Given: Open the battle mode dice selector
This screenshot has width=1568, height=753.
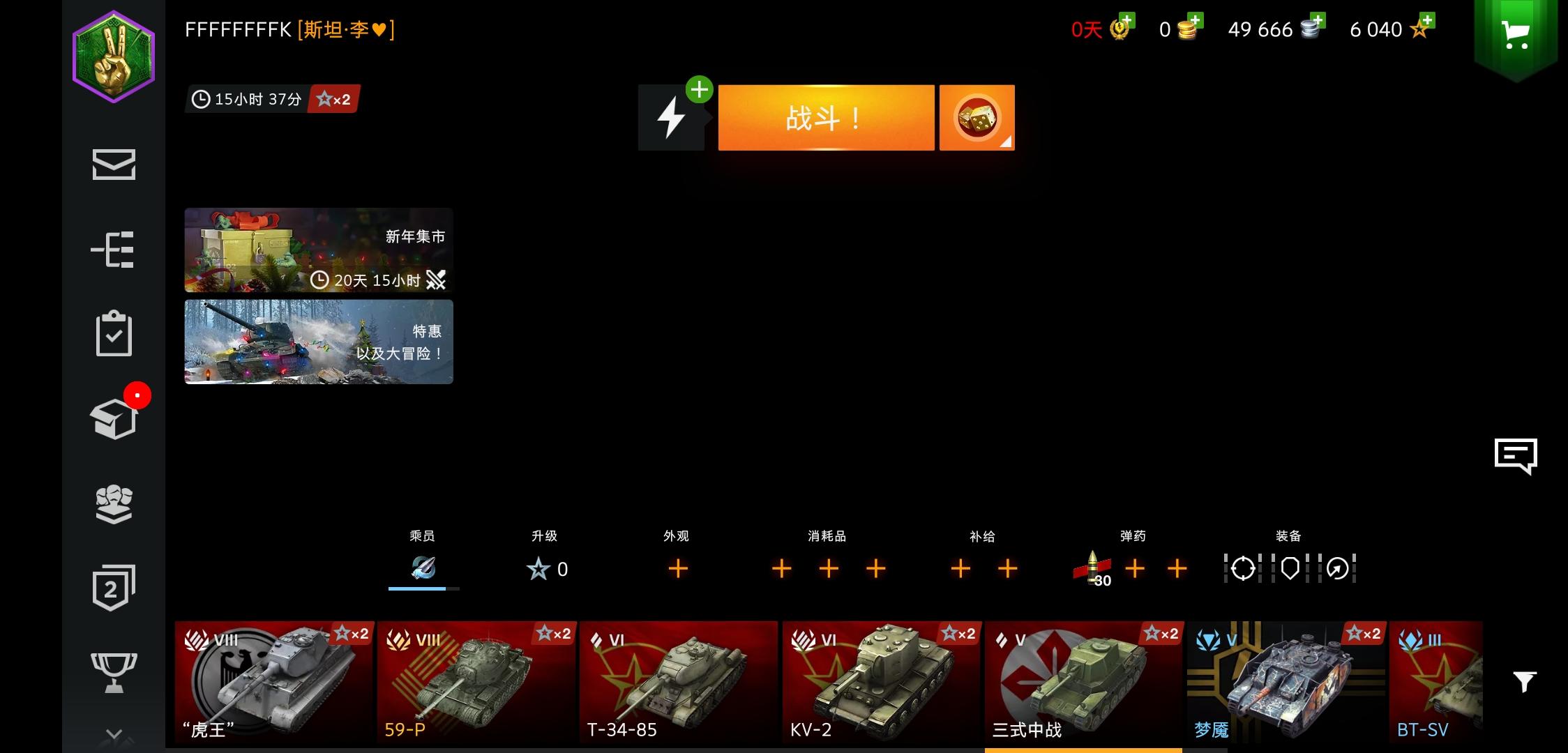Looking at the screenshot, I should point(977,117).
